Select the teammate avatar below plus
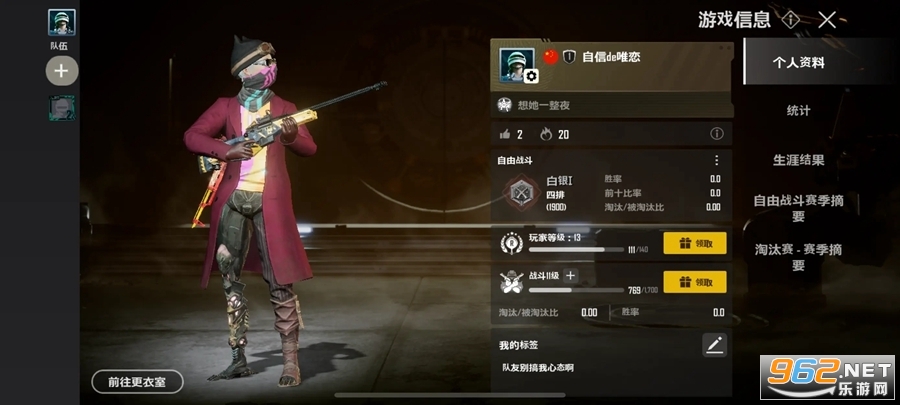 click(61, 107)
